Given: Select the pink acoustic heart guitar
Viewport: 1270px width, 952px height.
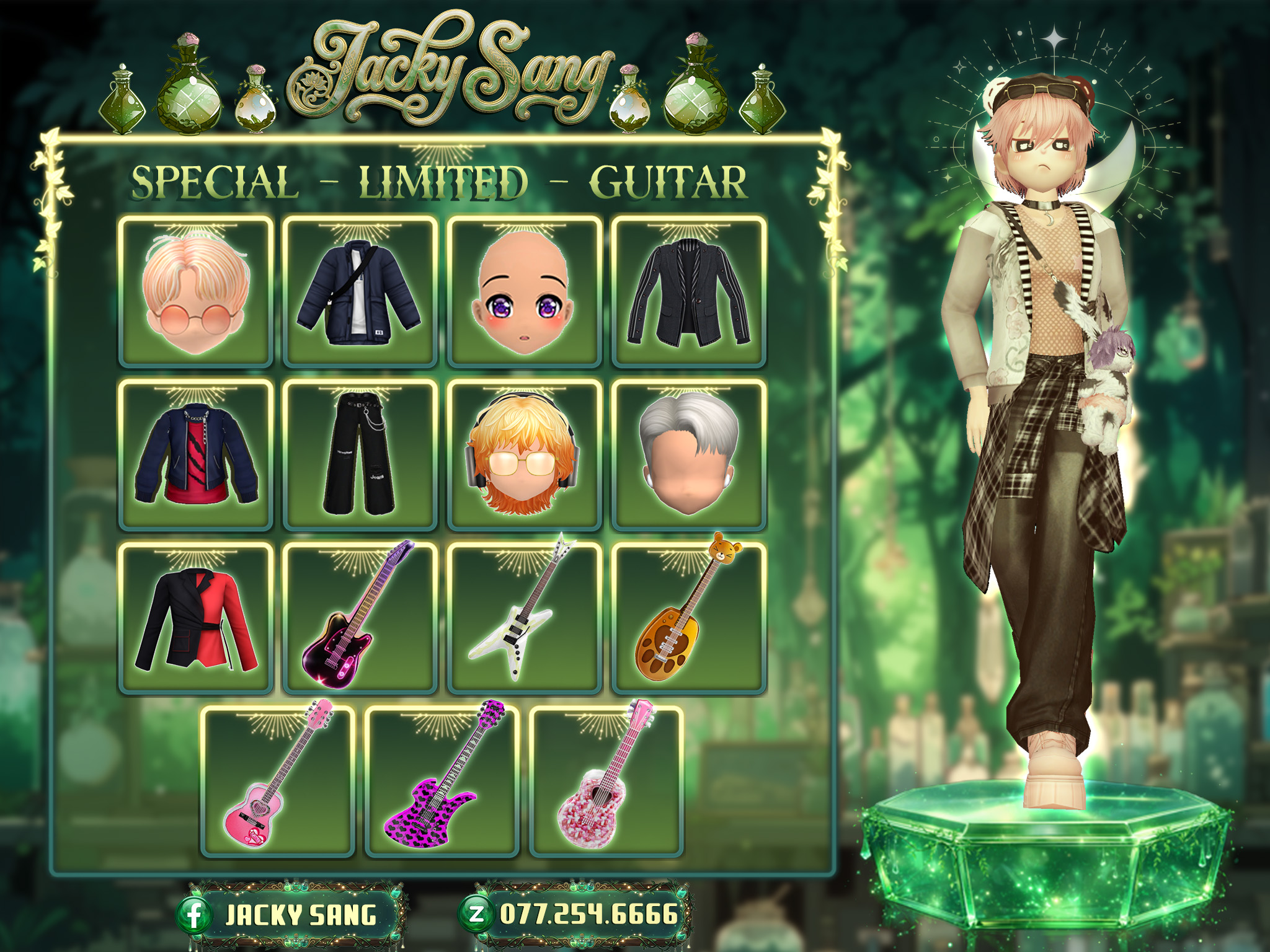Looking at the screenshot, I should point(278,782).
